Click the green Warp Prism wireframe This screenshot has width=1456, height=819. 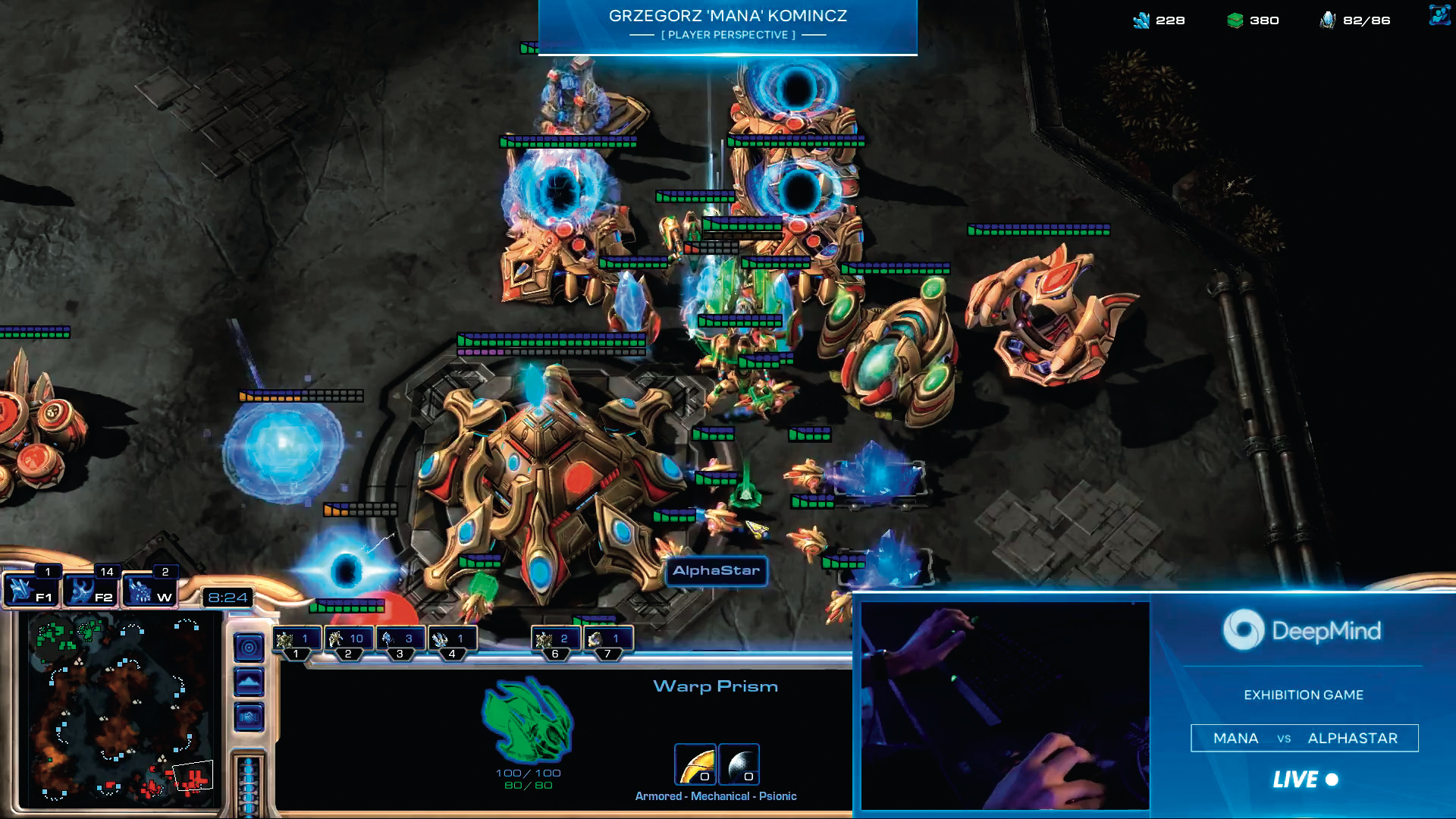(528, 720)
